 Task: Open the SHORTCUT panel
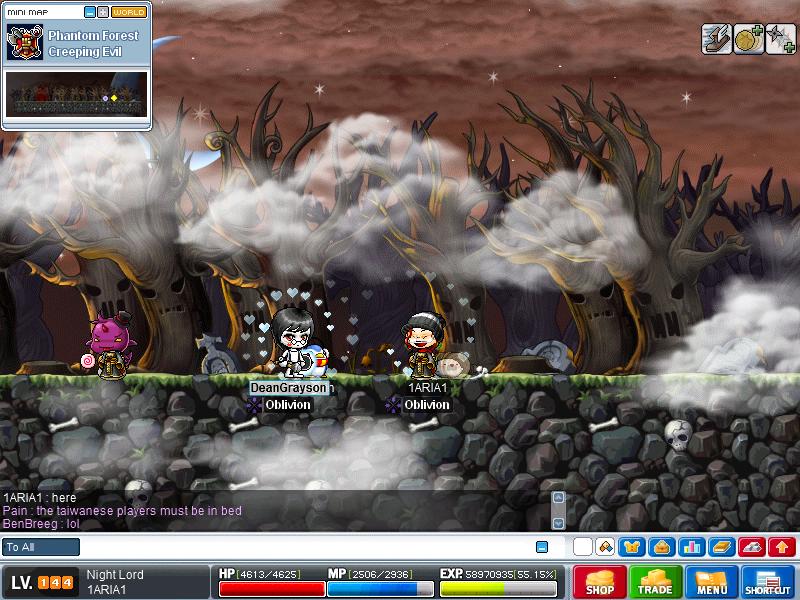pos(768,582)
